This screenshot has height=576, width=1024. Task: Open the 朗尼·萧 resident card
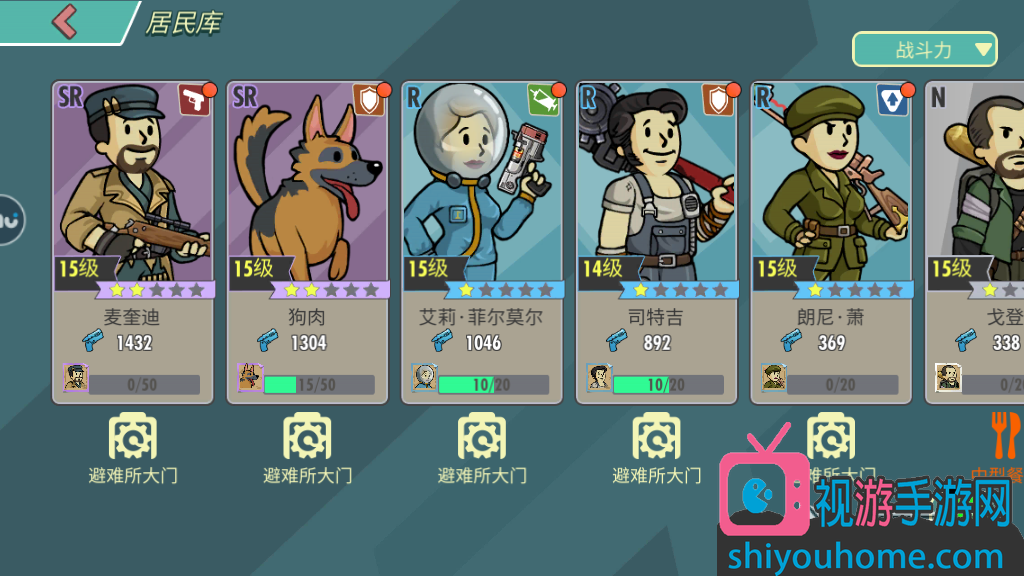(831, 242)
